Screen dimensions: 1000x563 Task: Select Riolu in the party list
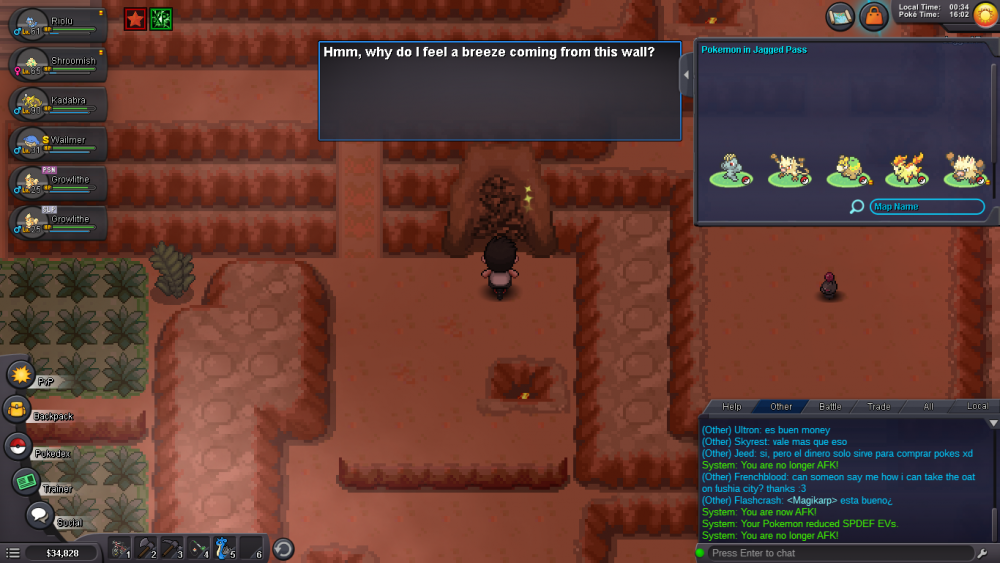58,23
